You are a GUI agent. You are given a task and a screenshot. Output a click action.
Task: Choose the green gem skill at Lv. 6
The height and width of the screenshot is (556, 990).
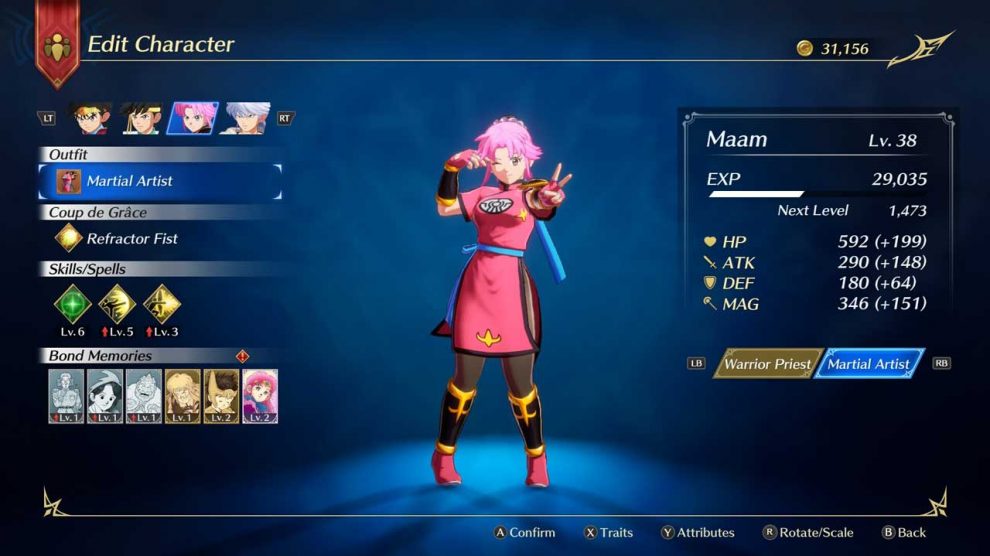[72, 304]
